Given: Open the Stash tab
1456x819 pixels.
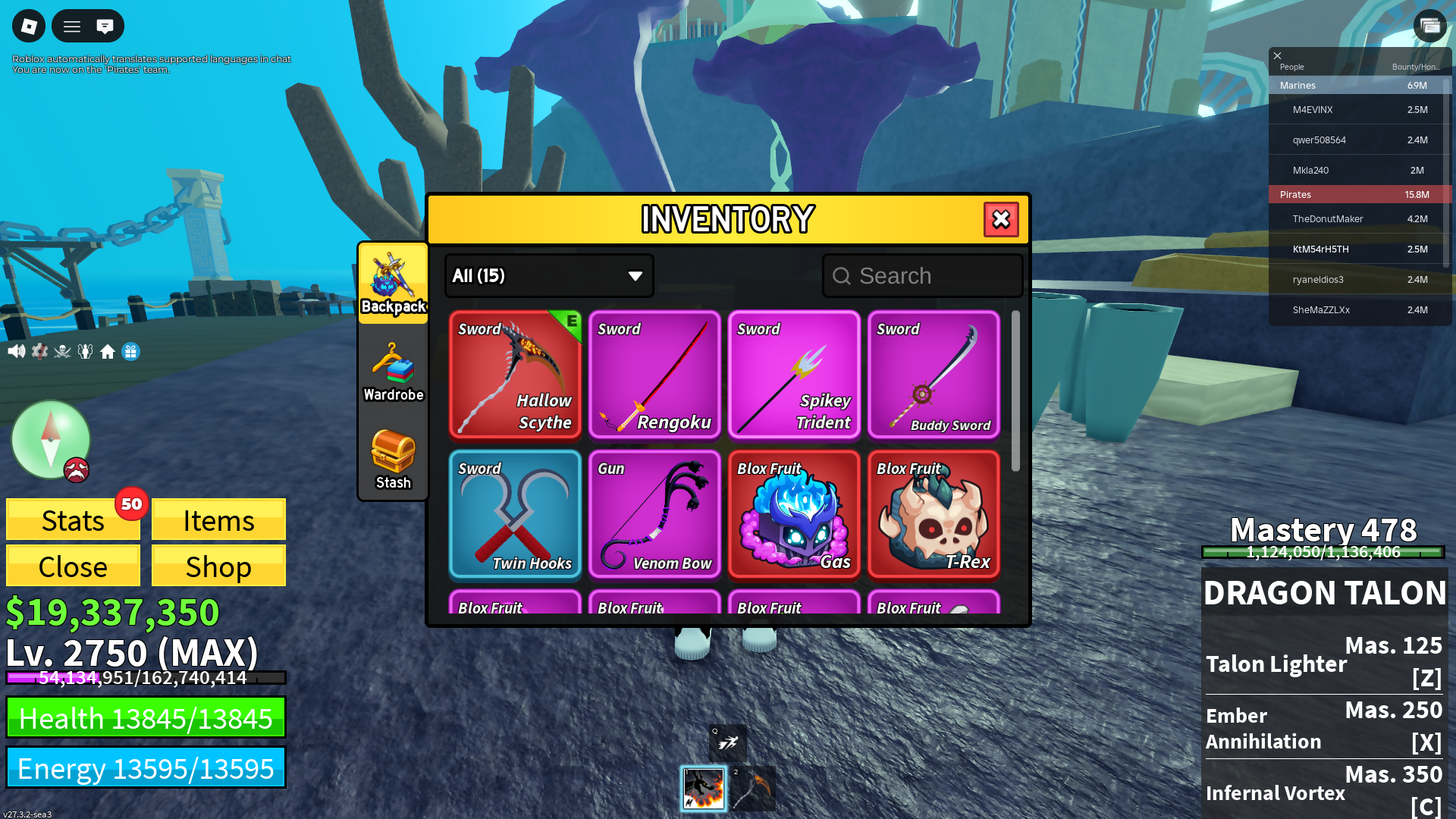Looking at the screenshot, I should pos(393,460).
